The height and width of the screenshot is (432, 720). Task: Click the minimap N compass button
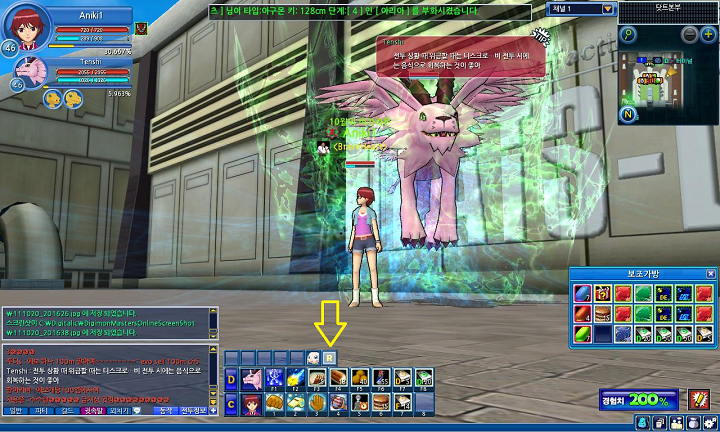pos(628,113)
